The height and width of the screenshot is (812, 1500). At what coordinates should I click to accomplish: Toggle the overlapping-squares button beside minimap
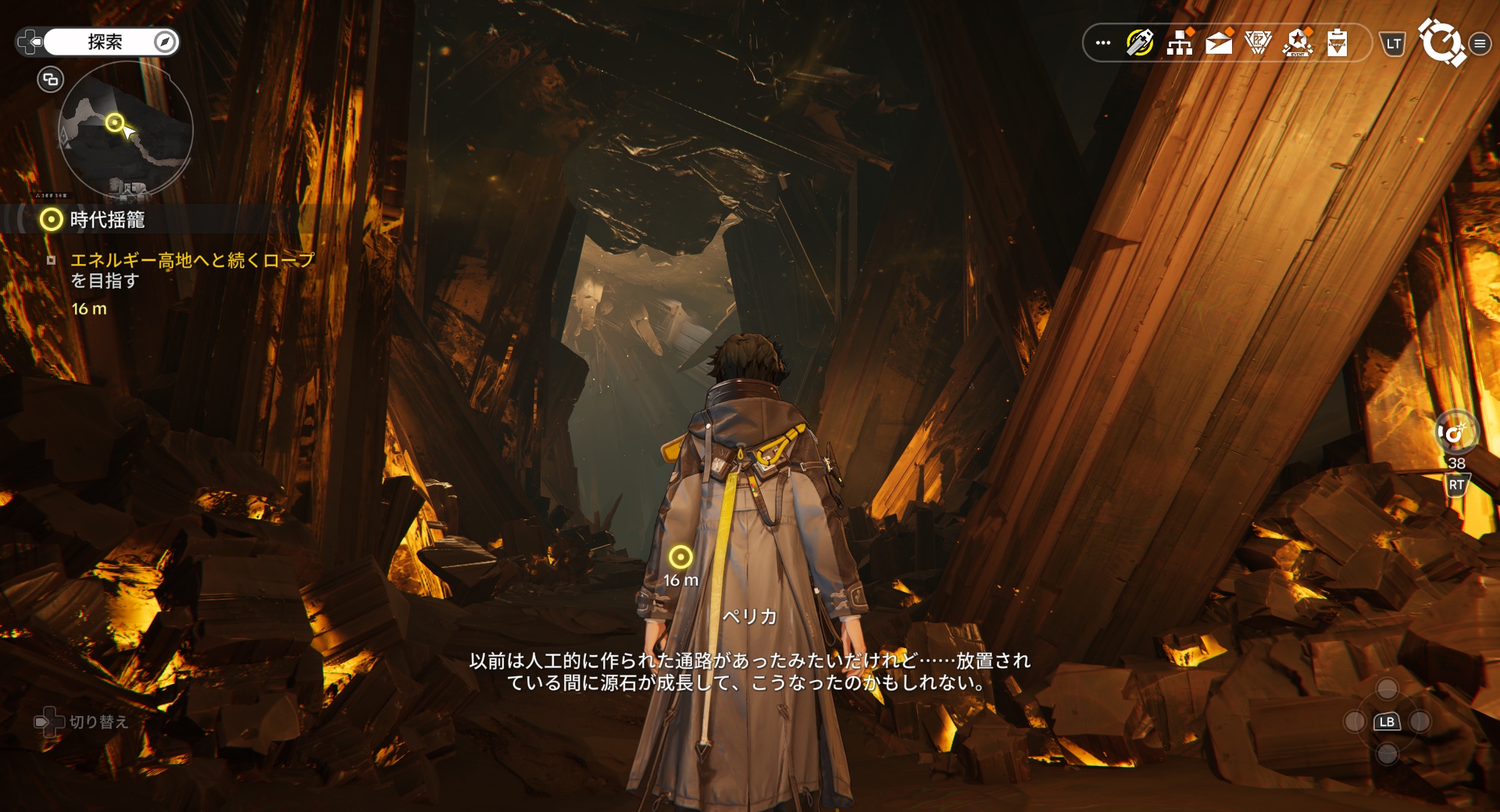(x=51, y=79)
